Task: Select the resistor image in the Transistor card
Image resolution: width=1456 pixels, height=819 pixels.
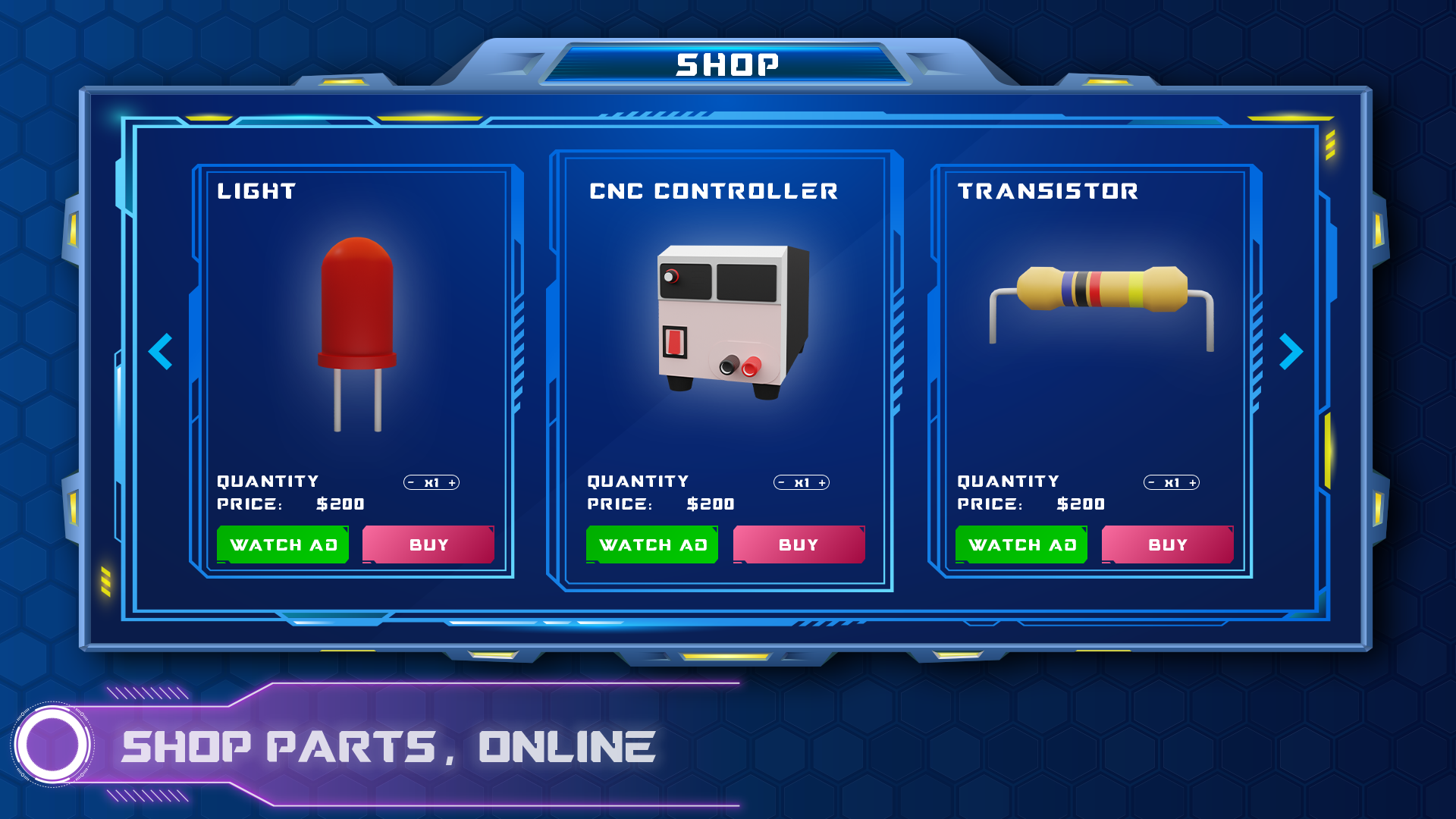Action: 1100,300
